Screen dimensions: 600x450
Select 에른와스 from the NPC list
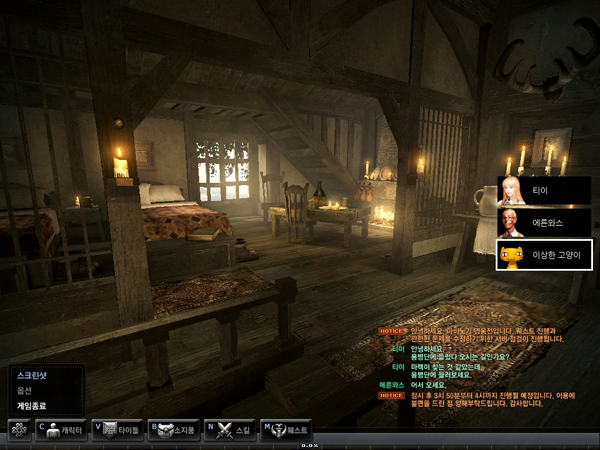(544, 223)
